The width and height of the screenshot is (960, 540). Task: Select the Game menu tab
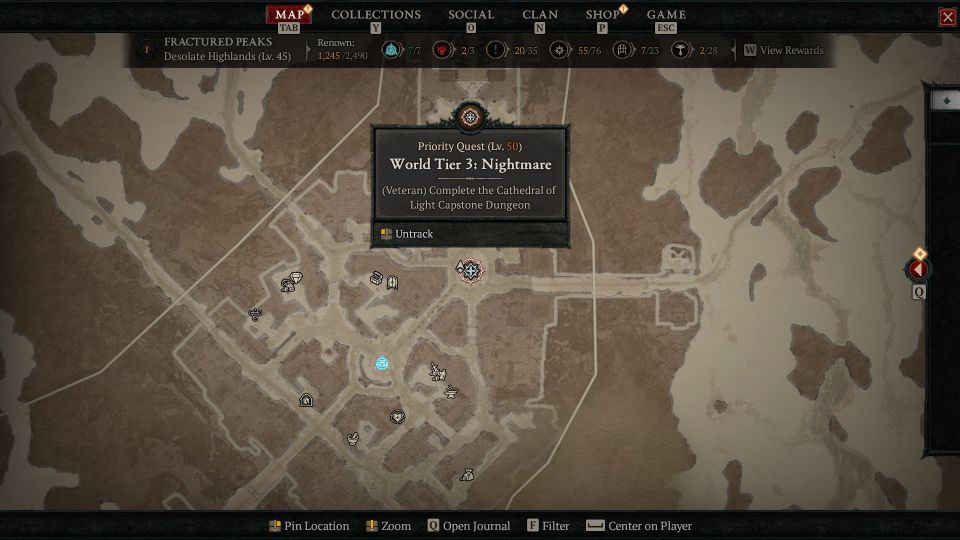point(666,14)
